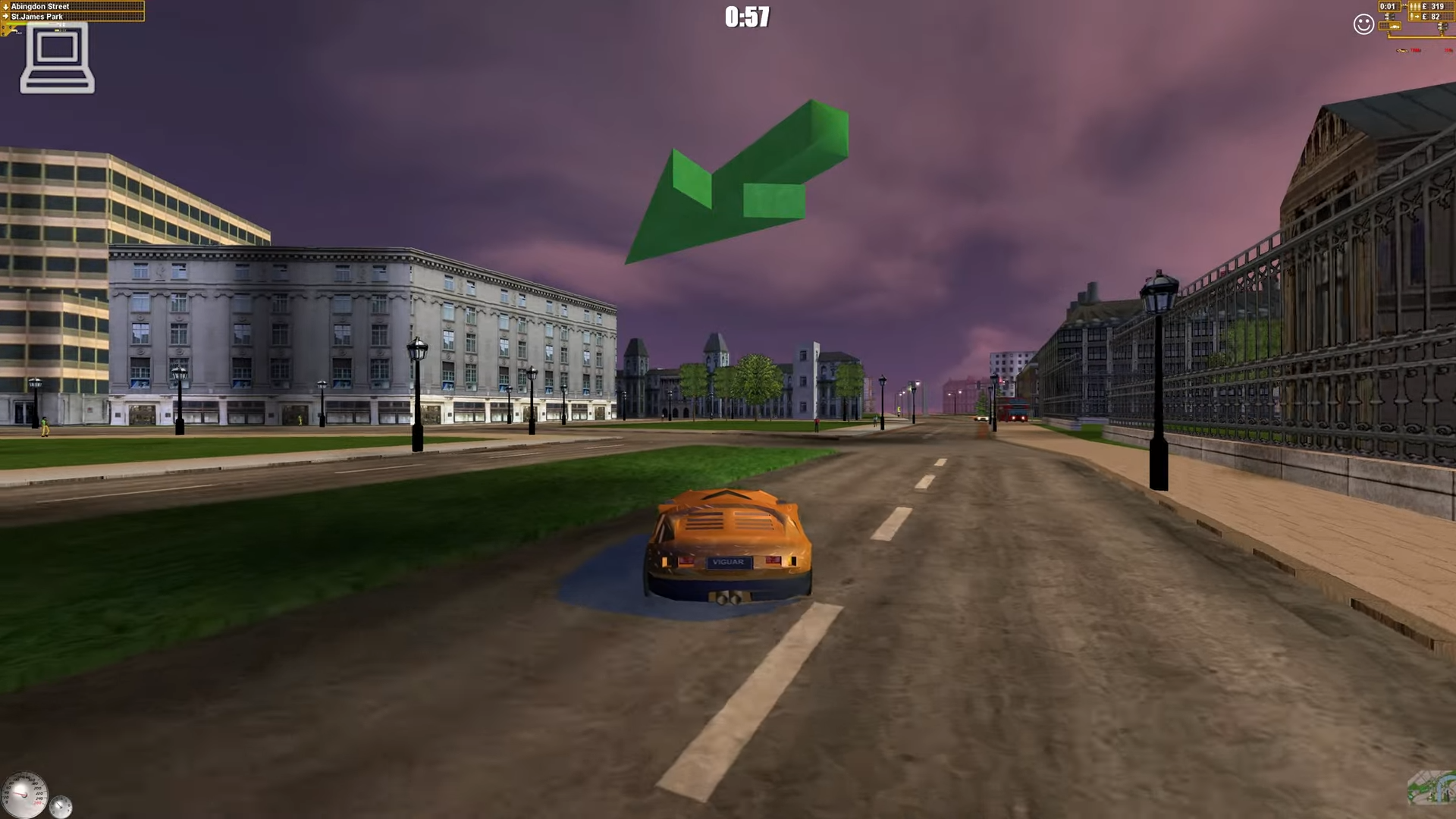Click the 0:57 countdown timer
The width and height of the screenshot is (1456, 819).
(747, 17)
